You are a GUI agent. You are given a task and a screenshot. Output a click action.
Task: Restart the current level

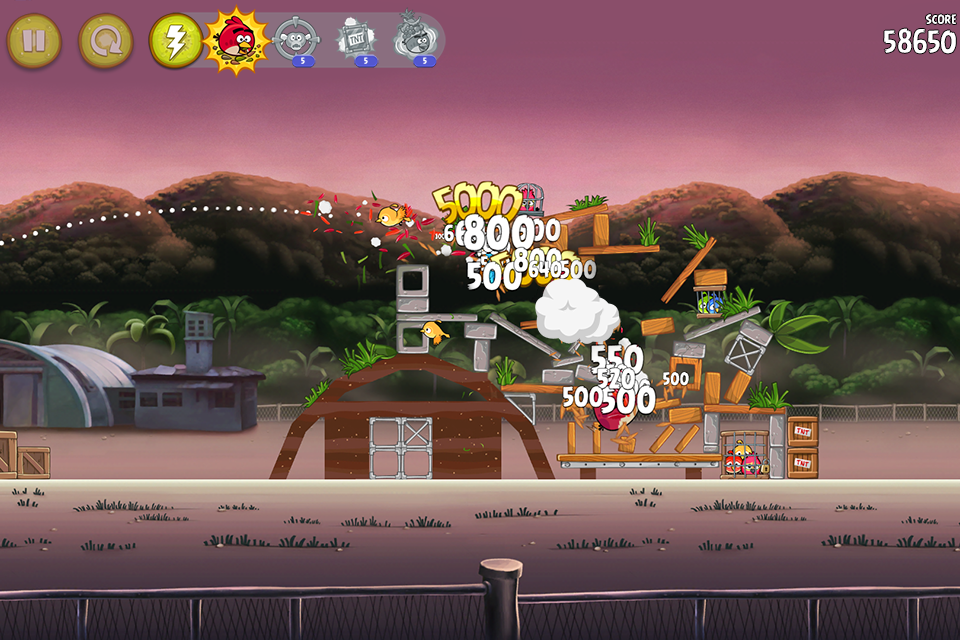coord(105,41)
